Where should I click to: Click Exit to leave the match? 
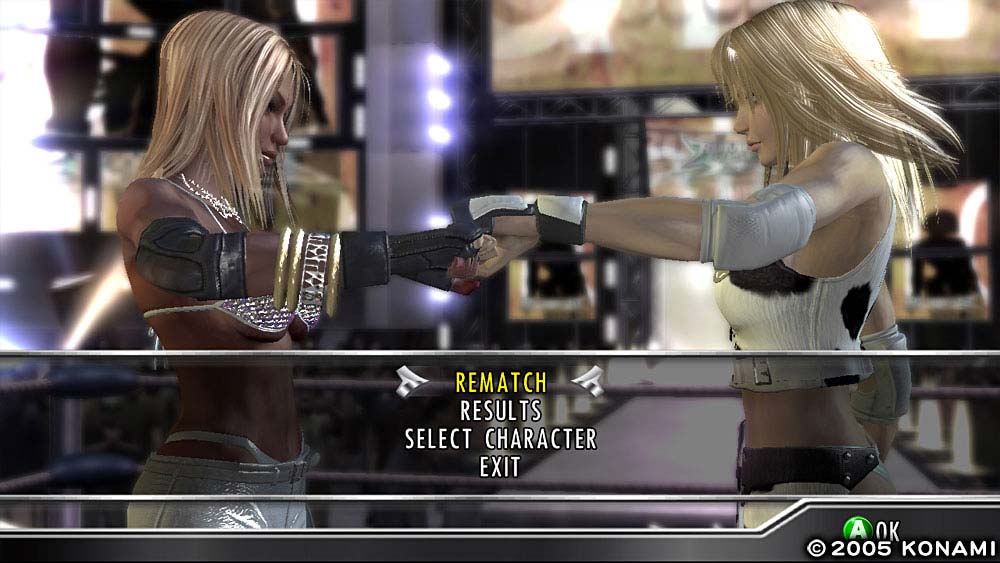click(500, 466)
